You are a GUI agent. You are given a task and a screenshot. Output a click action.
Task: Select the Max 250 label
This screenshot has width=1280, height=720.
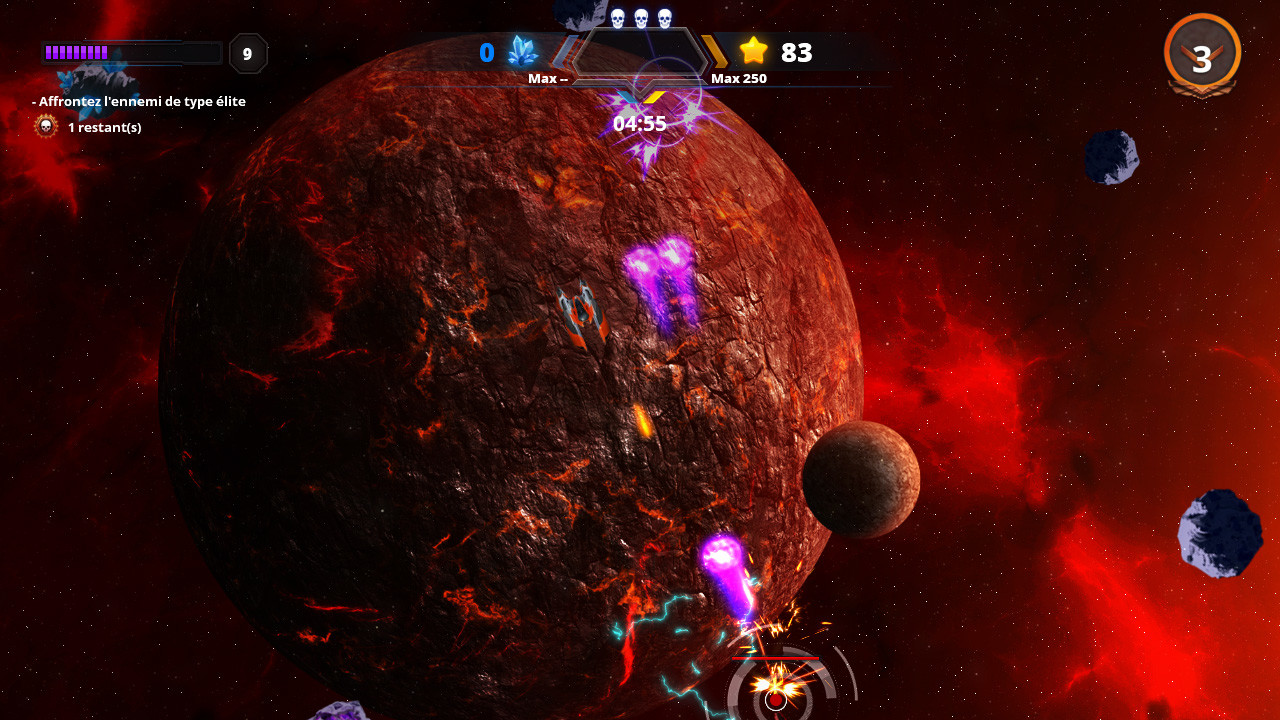click(x=737, y=77)
